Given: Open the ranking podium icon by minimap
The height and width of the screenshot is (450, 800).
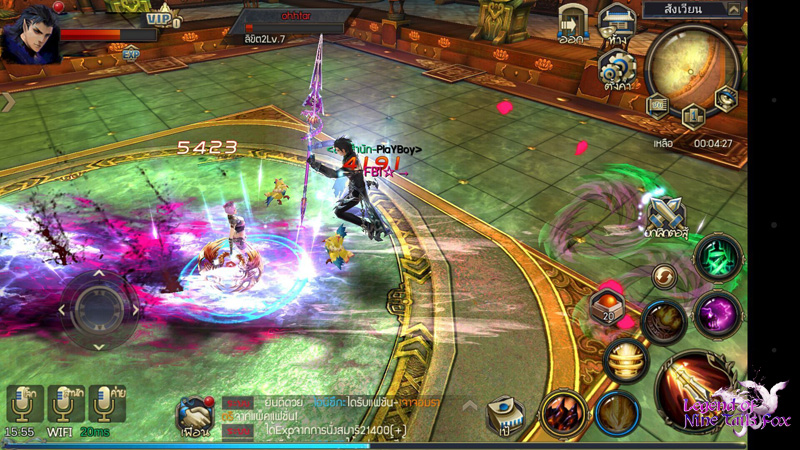Looking at the screenshot, I should pyautogui.click(x=693, y=115).
